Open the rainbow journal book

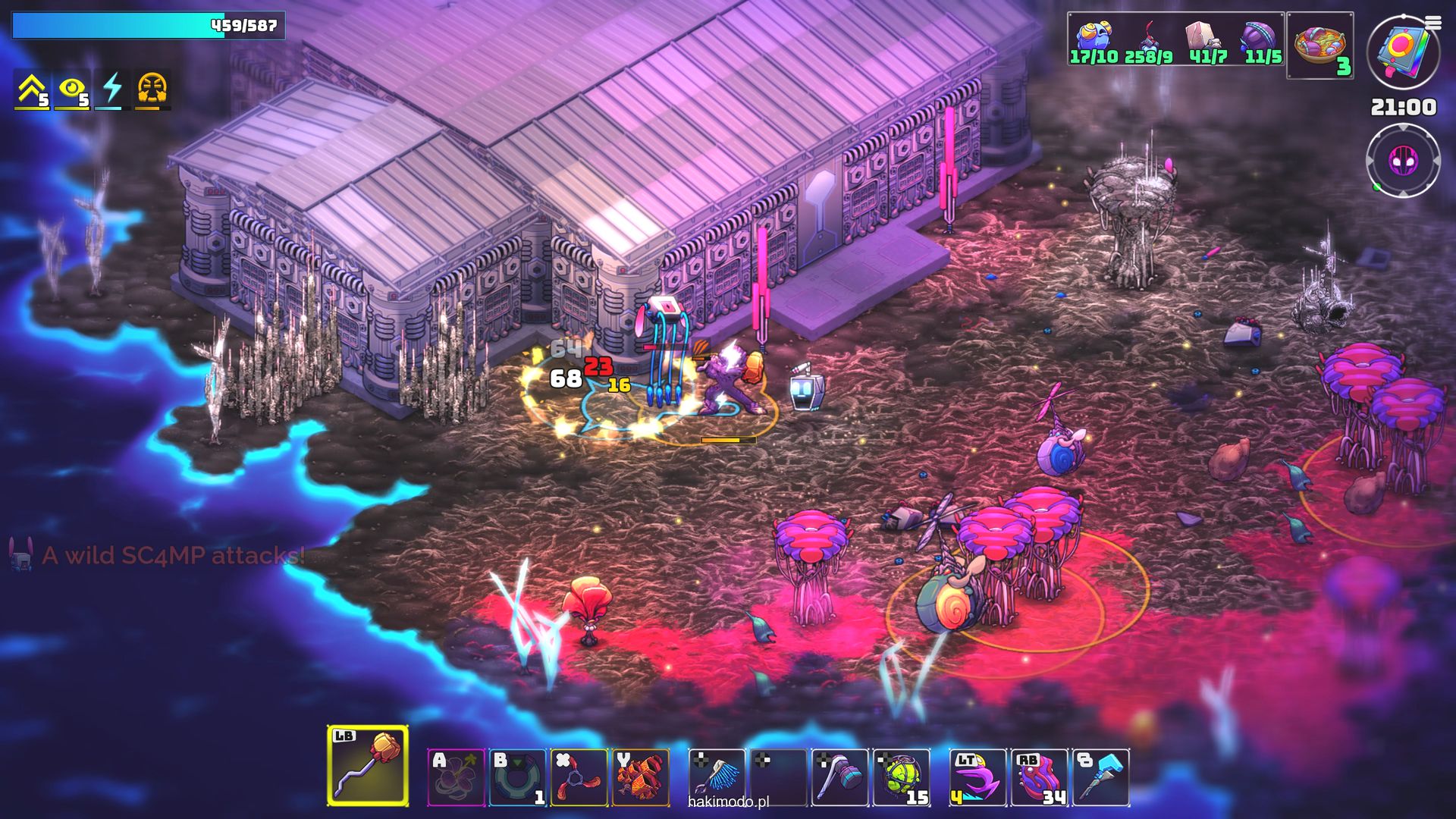[1403, 52]
